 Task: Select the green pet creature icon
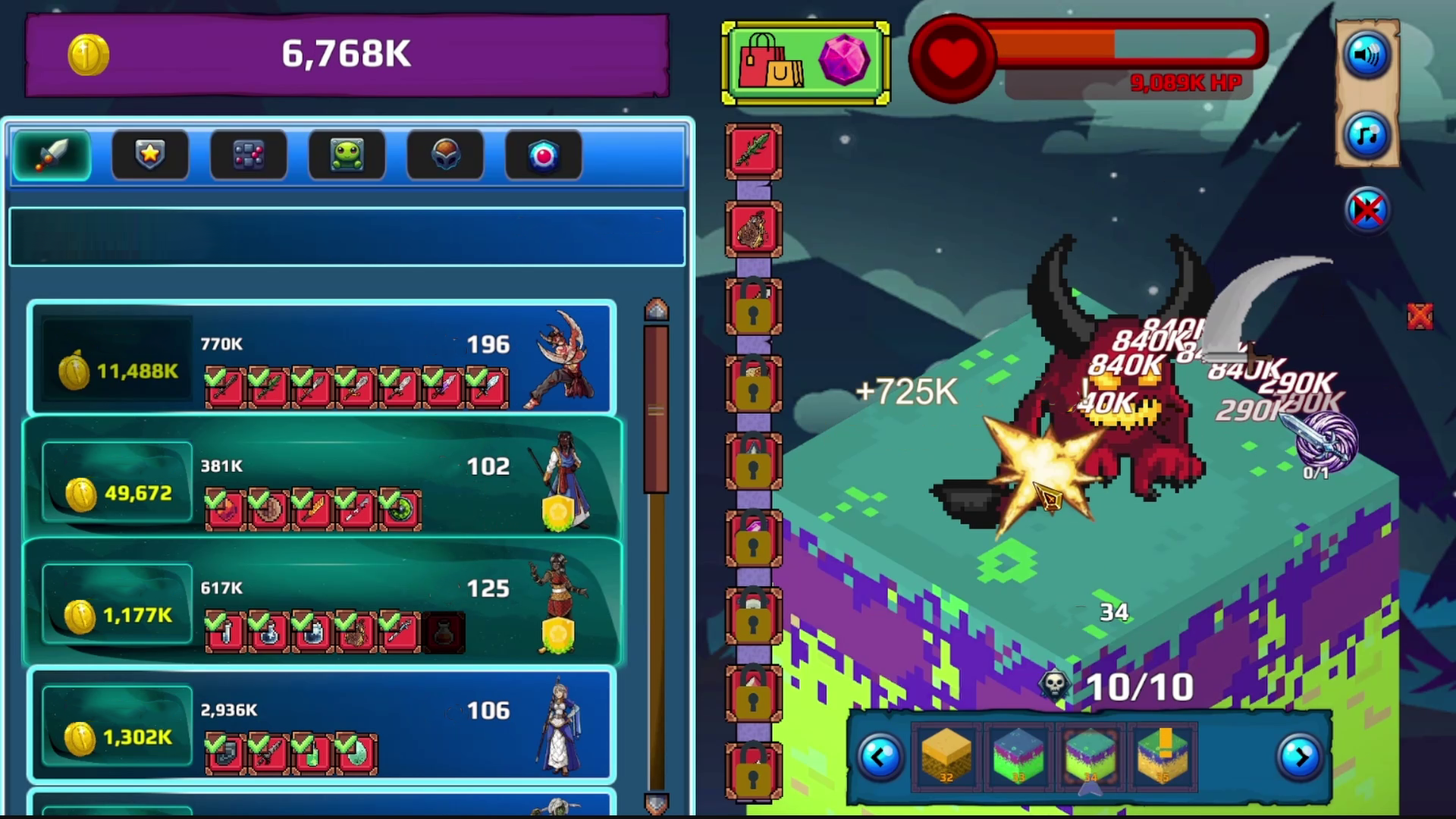347,154
